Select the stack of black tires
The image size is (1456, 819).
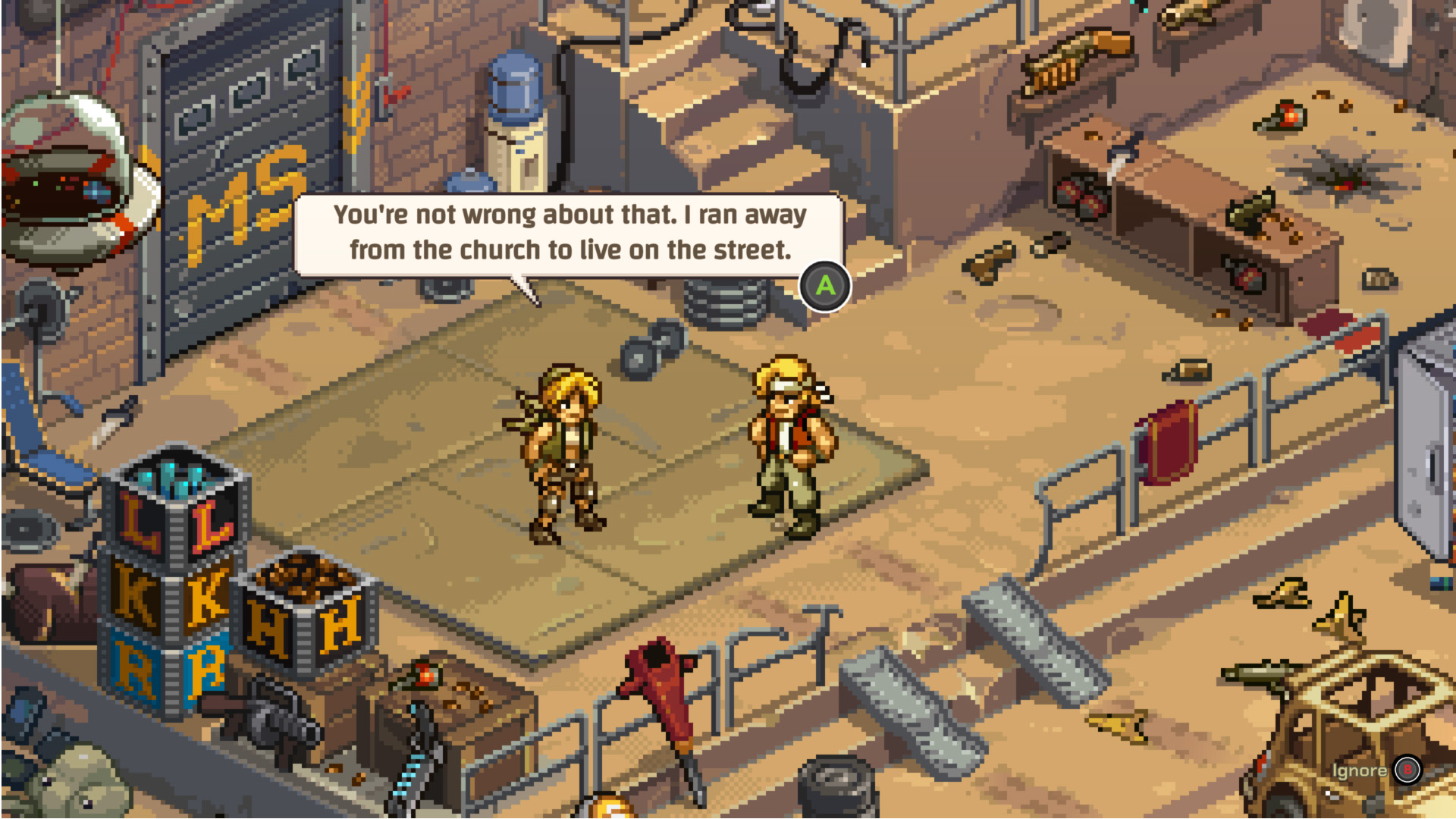[x=838, y=789]
